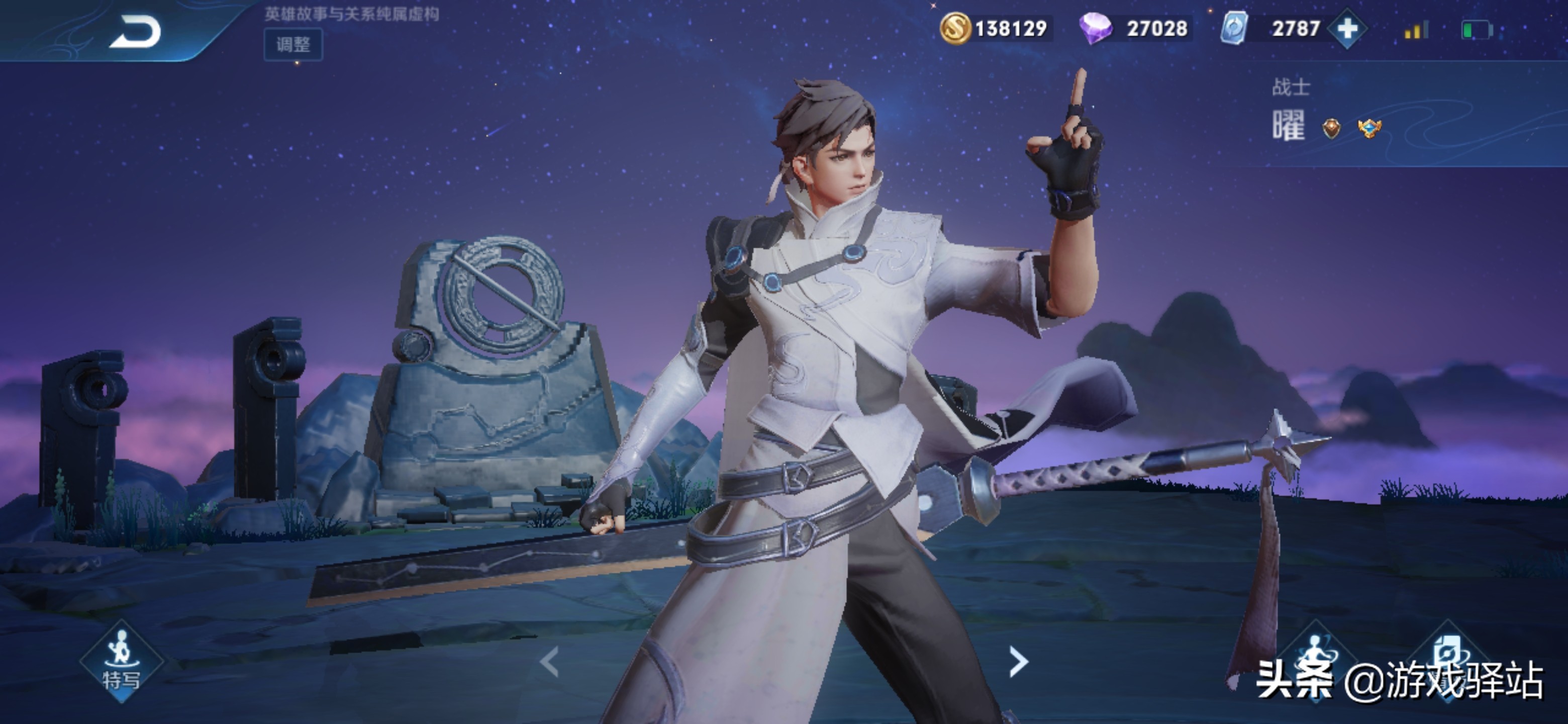Viewport: 1568px width, 724px height.
Task: Tap the purple diamond currency icon
Action: (x=1095, y=29)
